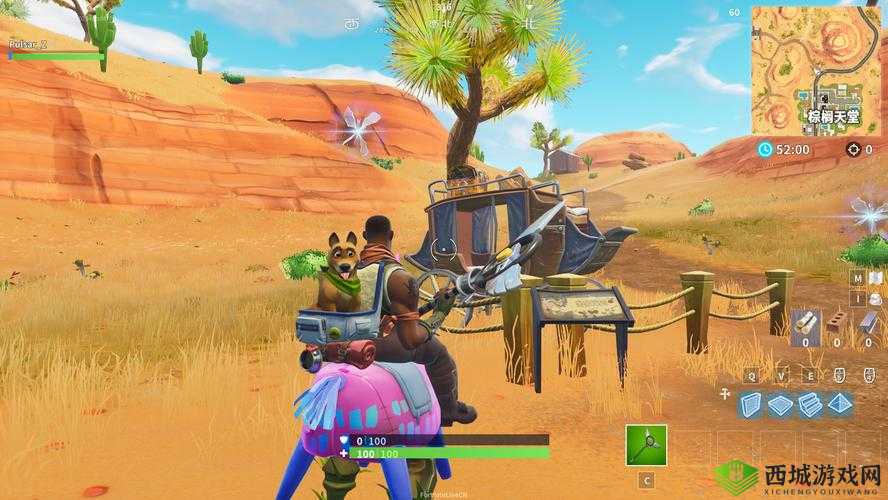Choose the pyramid roof building piece
This screenshot has width=888, height=500.
coord(838,402)
